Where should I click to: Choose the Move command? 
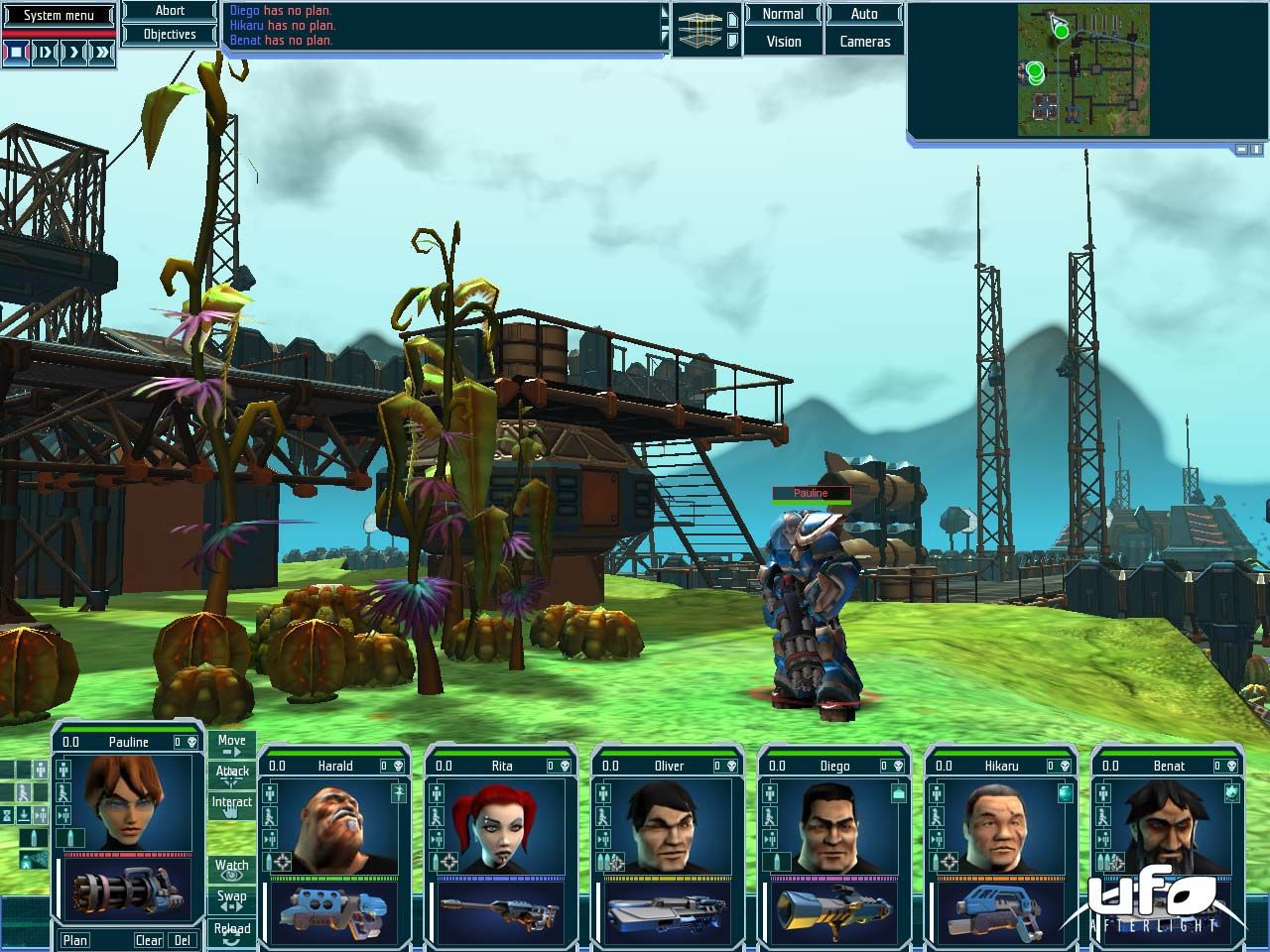231,745
